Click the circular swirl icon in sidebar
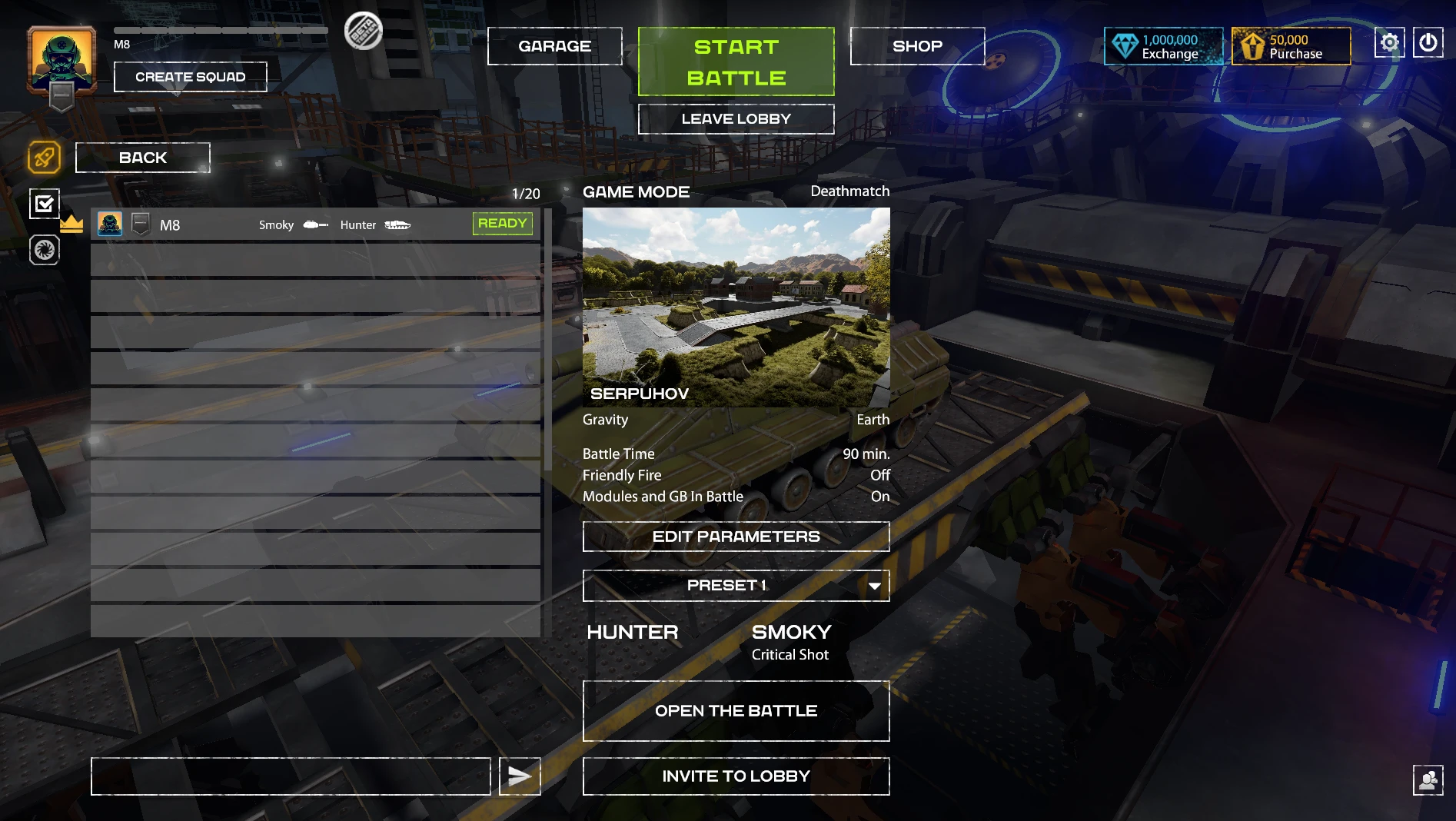Viewport: 1456px width, 821px height. tap(44, 250)
